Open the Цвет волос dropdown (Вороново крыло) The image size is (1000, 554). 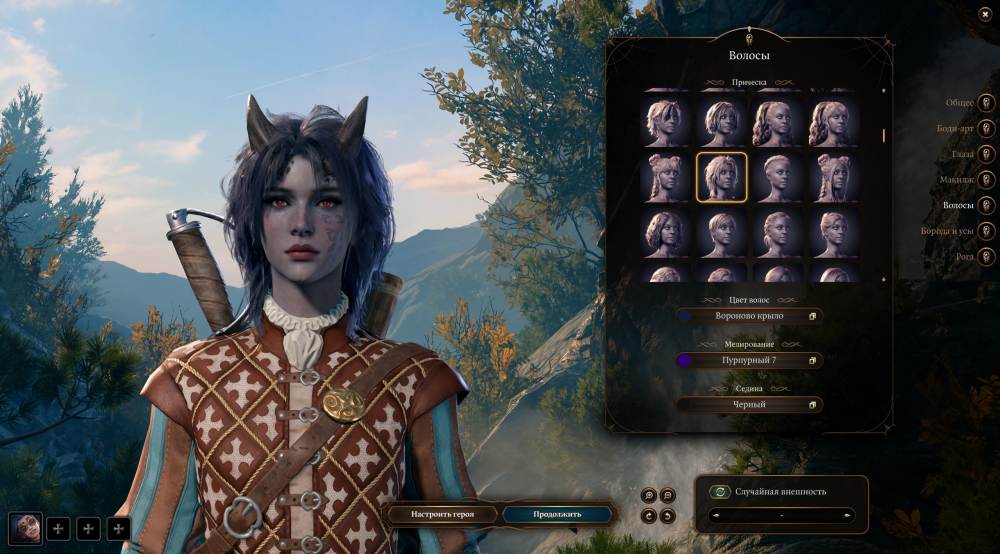[749, 316]
